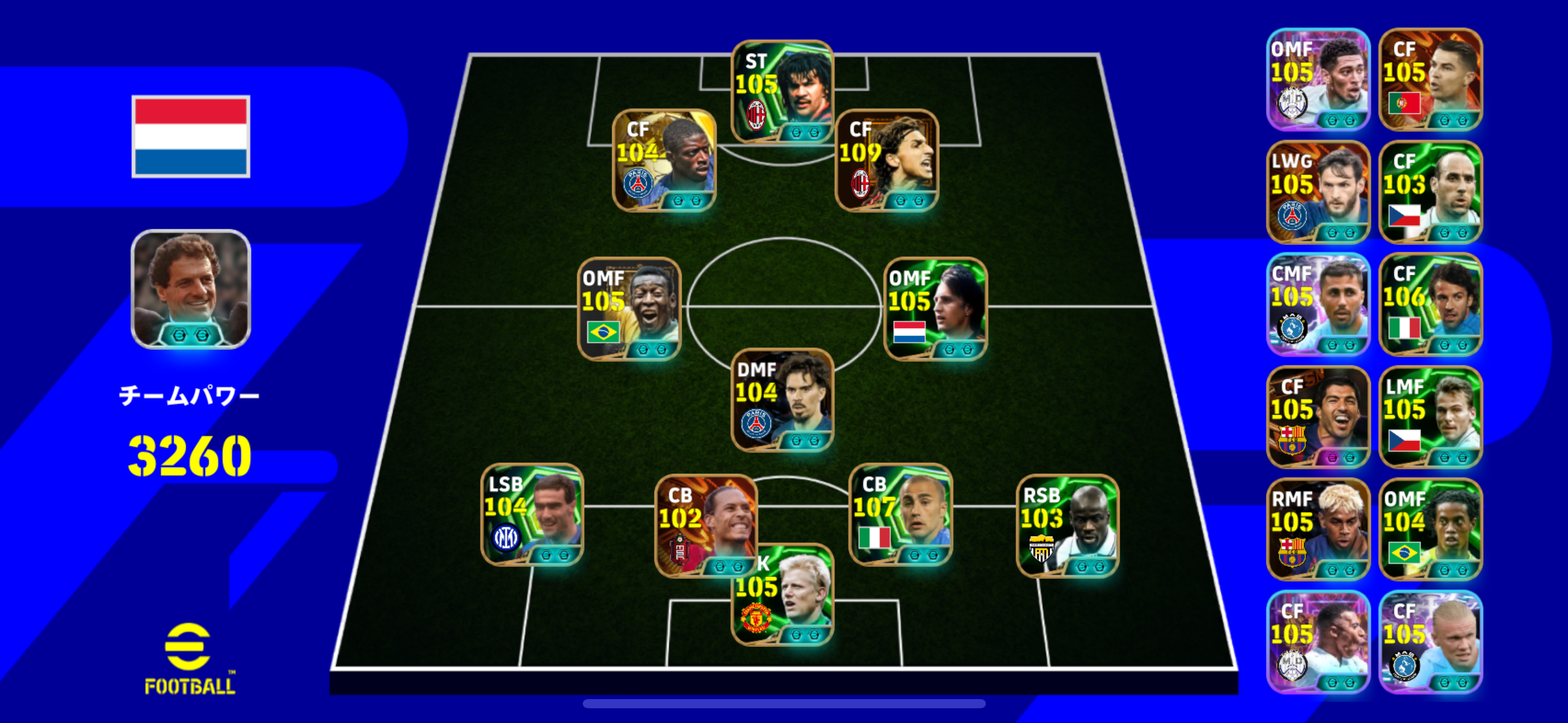Choose the LSB 104 left back card

[x=532, y=514]
